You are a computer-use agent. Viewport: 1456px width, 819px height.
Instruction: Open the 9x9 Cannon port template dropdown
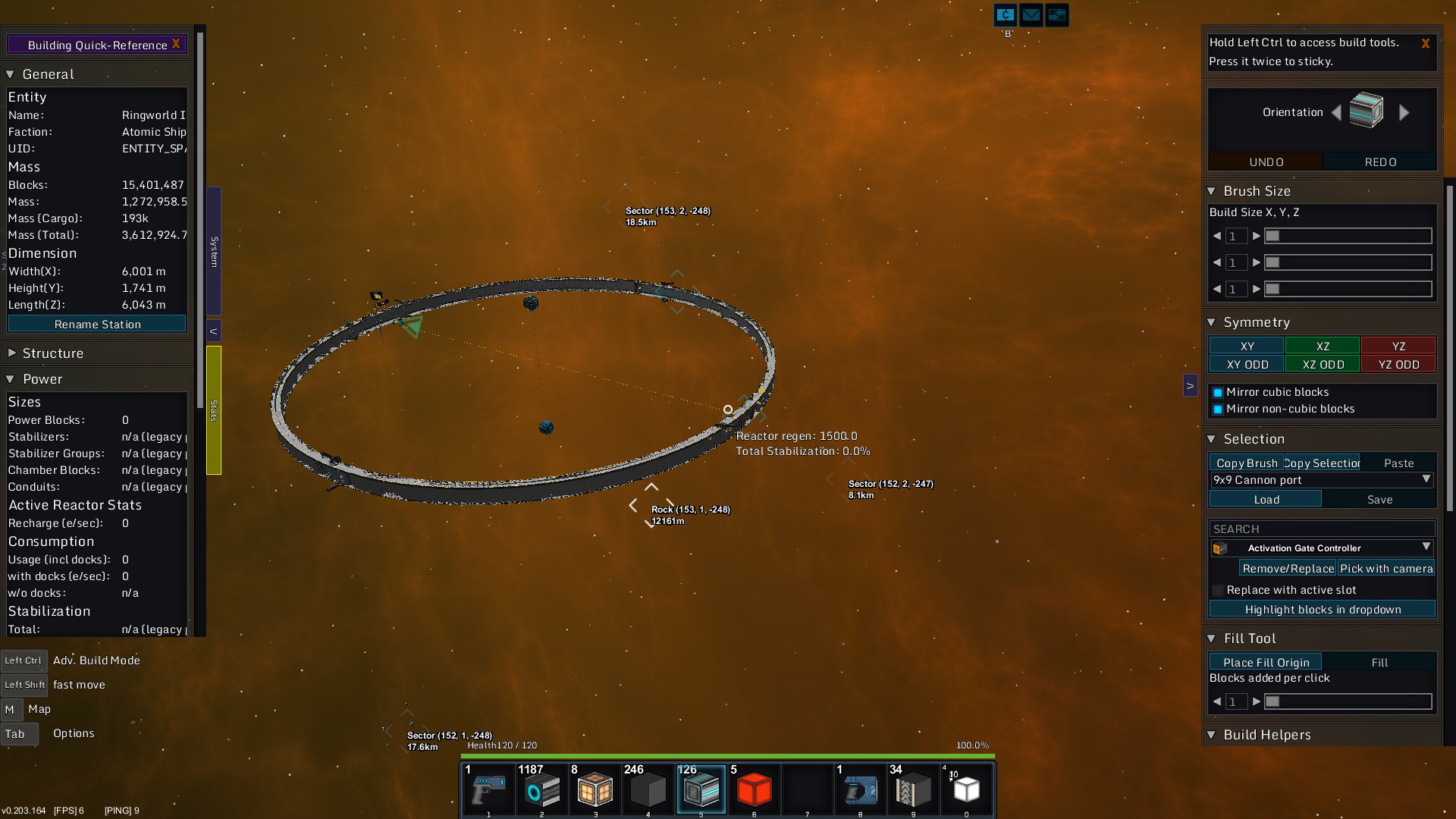click(1426, 479)
